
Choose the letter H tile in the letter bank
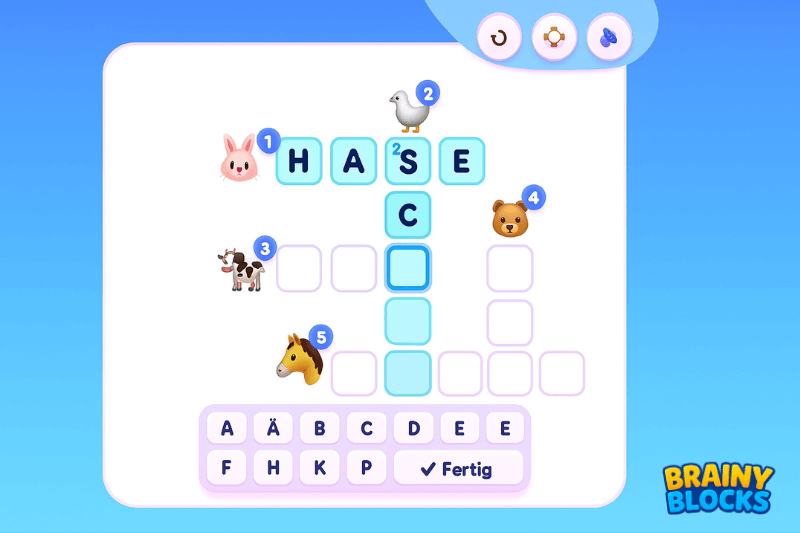(x=273, y=468)
